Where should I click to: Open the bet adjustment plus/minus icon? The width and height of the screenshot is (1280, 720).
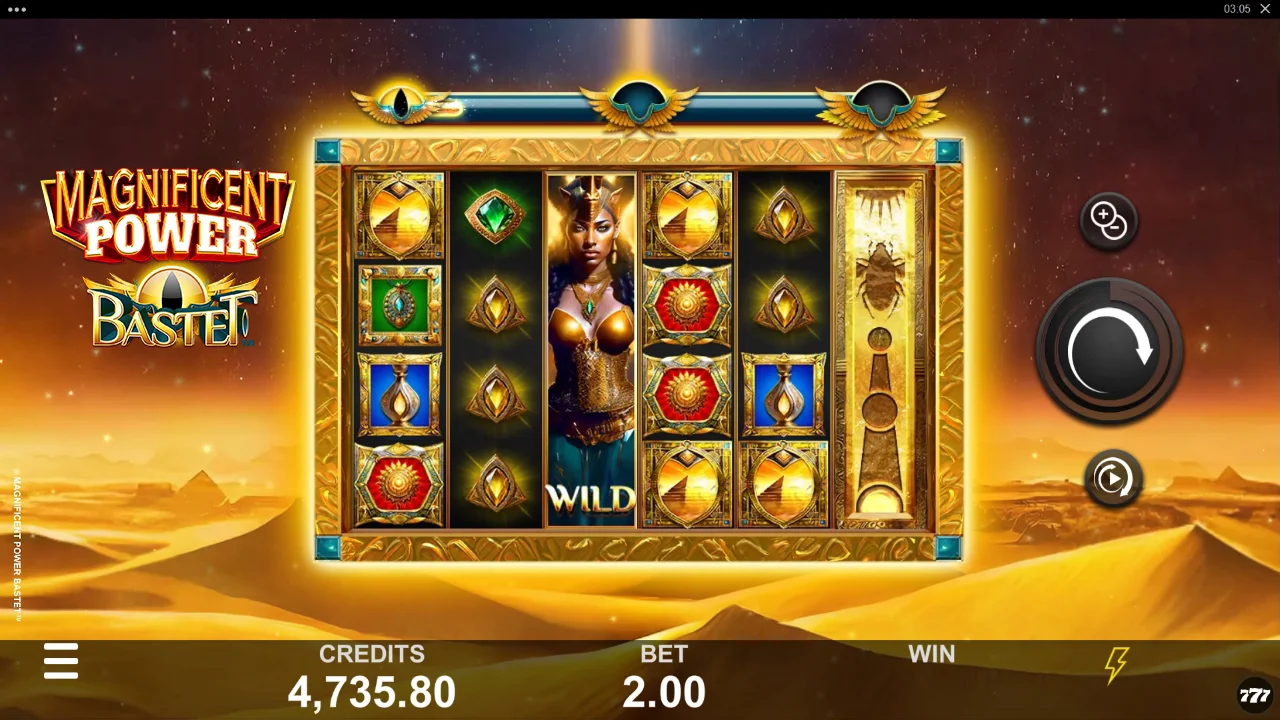click(1108, 219)
